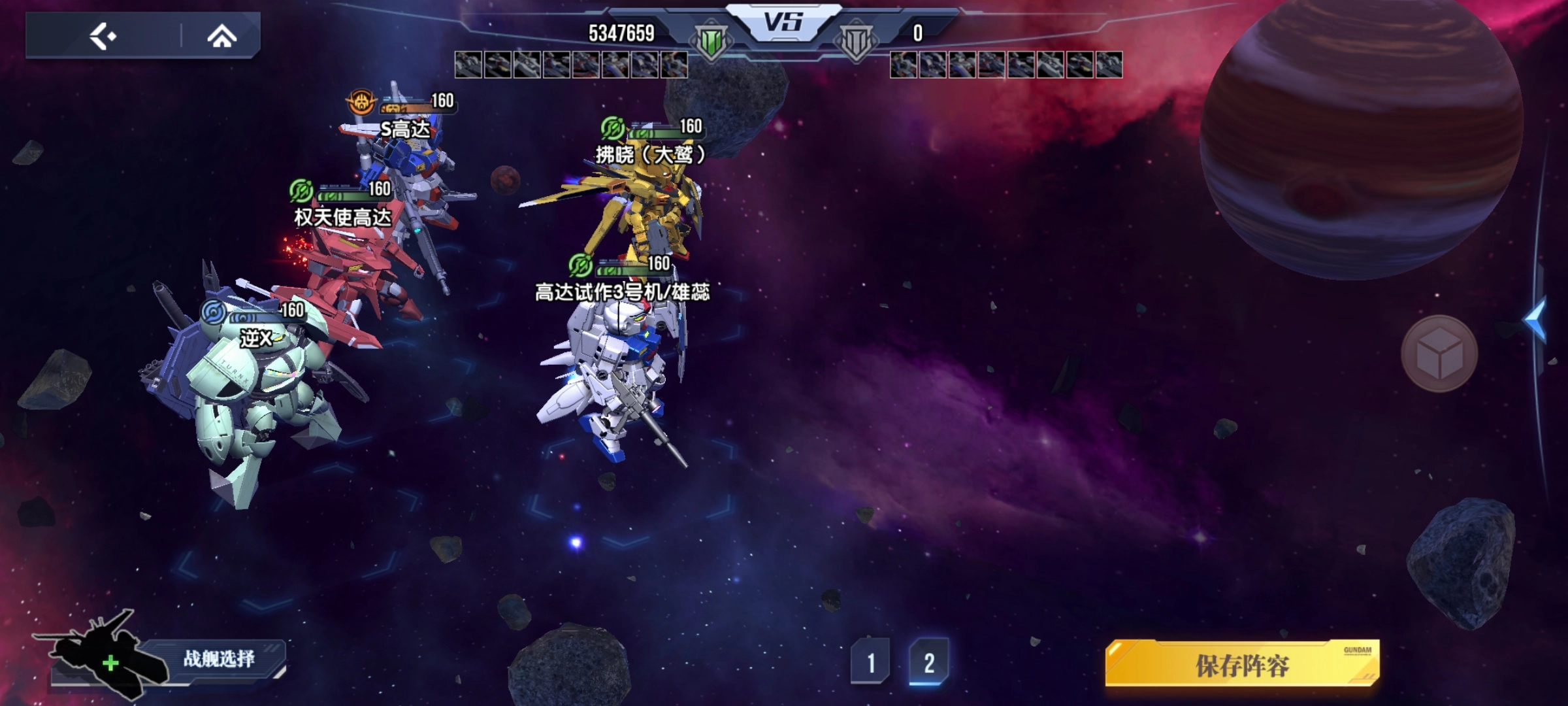Save the lineup with 保存阵容
This screenshot has height=706, width=1568.
click(x=1242, y=665)
